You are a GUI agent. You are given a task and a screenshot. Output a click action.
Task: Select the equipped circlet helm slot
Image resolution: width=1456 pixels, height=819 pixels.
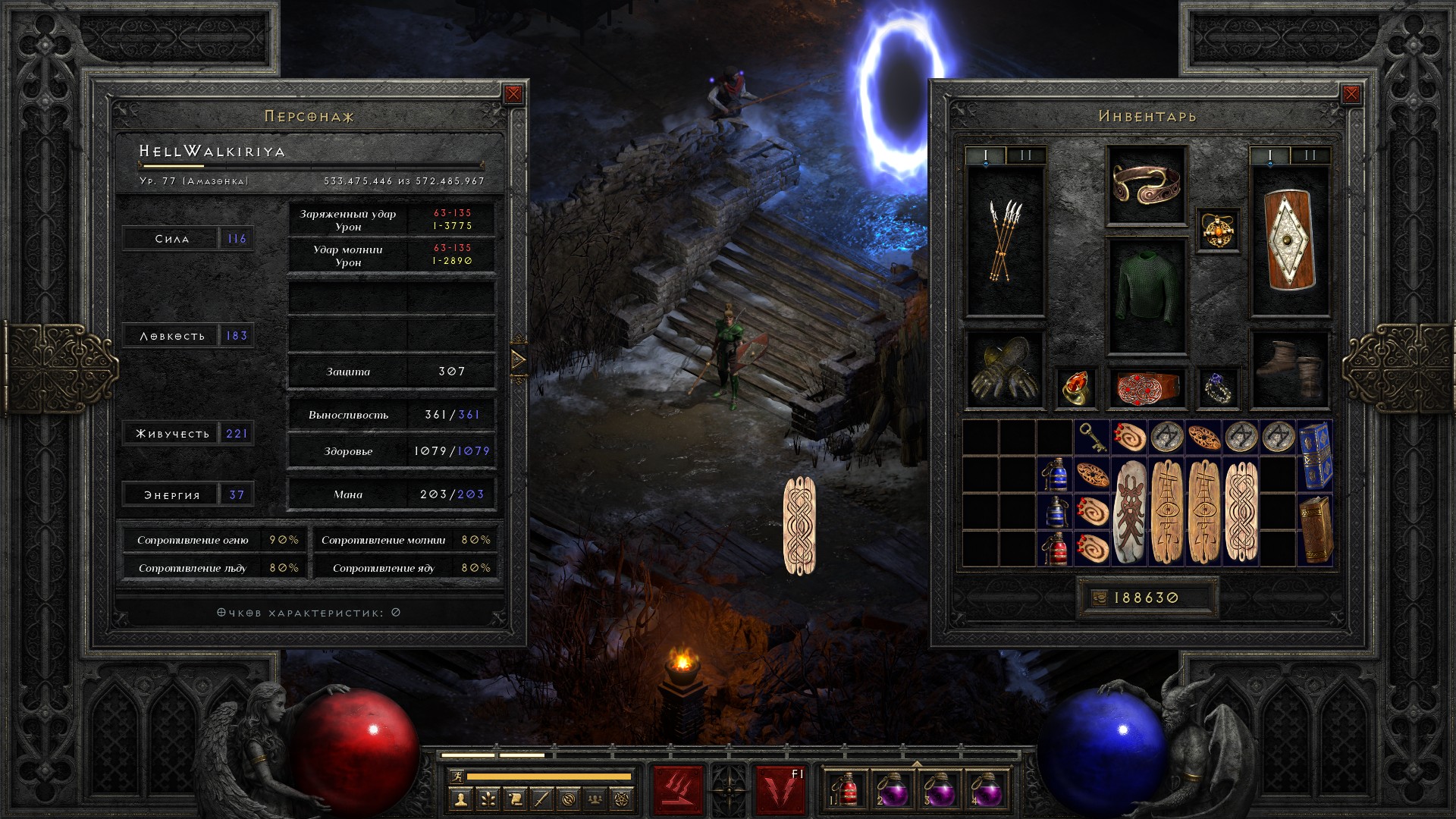point(1146,185)
